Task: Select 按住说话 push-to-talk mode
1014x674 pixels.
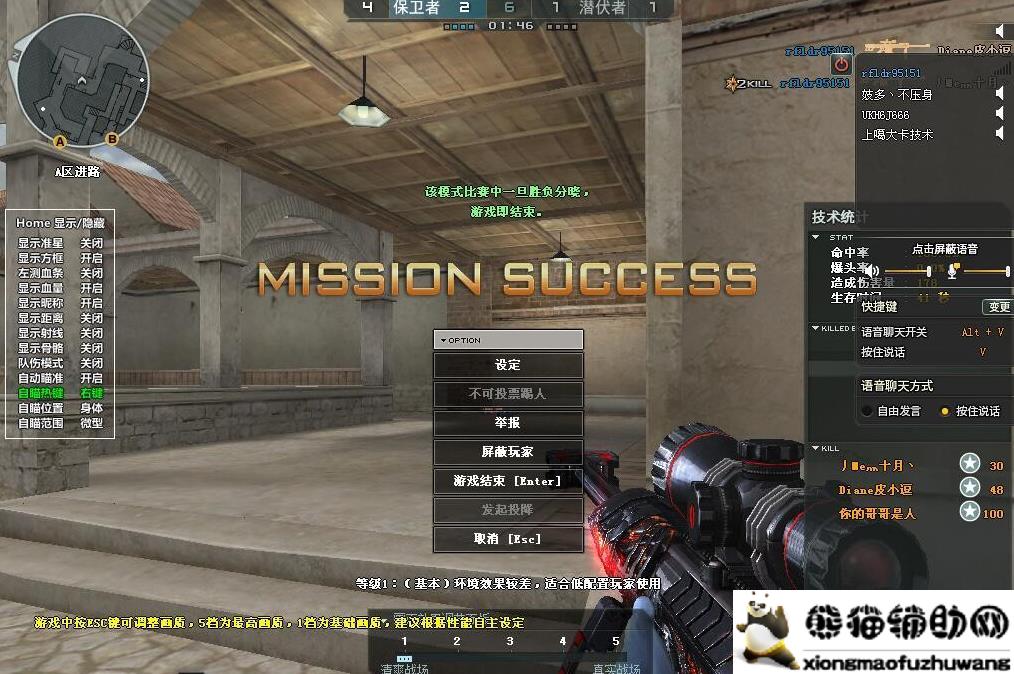Action: pyautogui.click(x=945, y=411)
